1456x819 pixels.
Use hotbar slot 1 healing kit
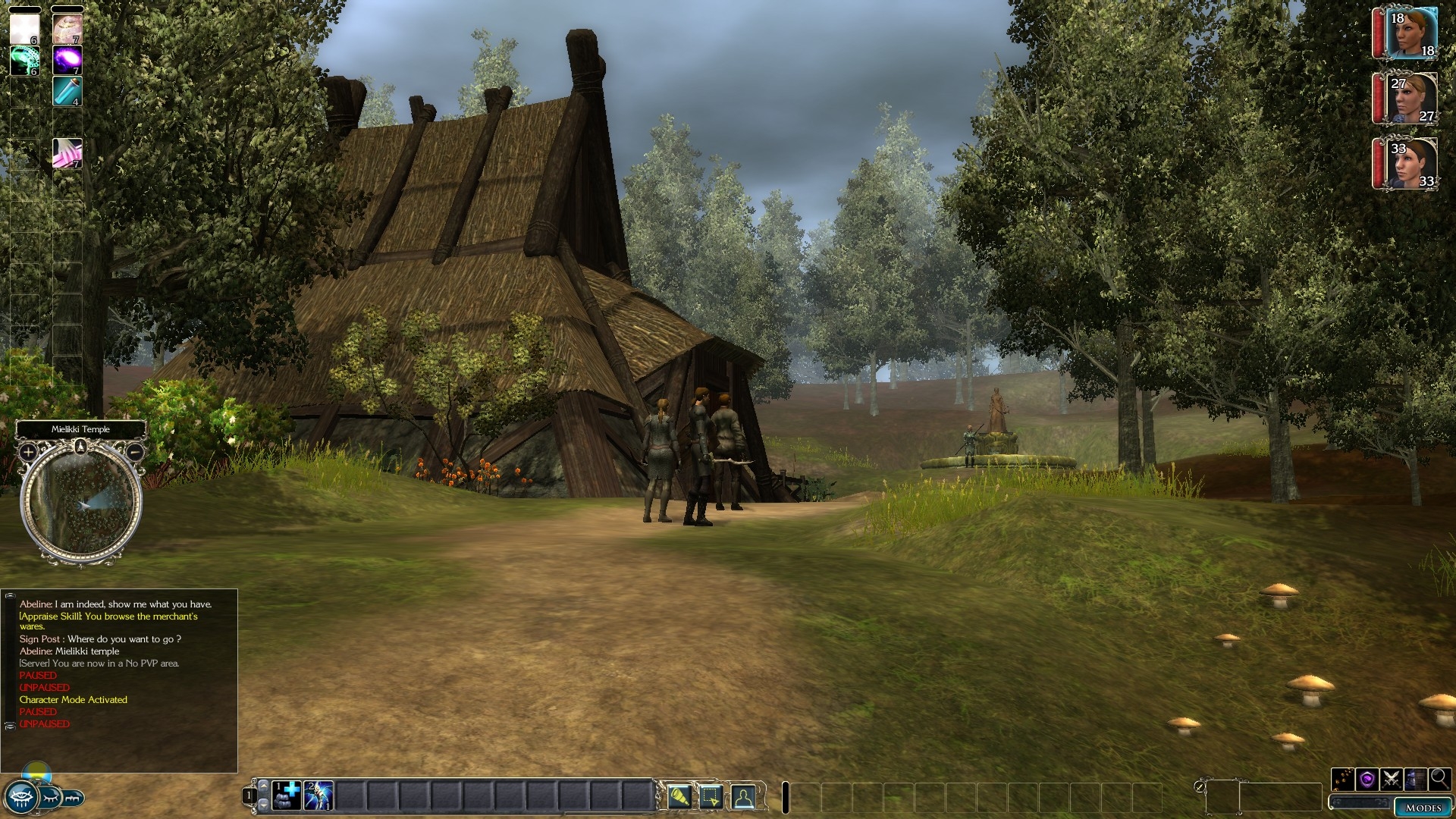click(287, 795)
